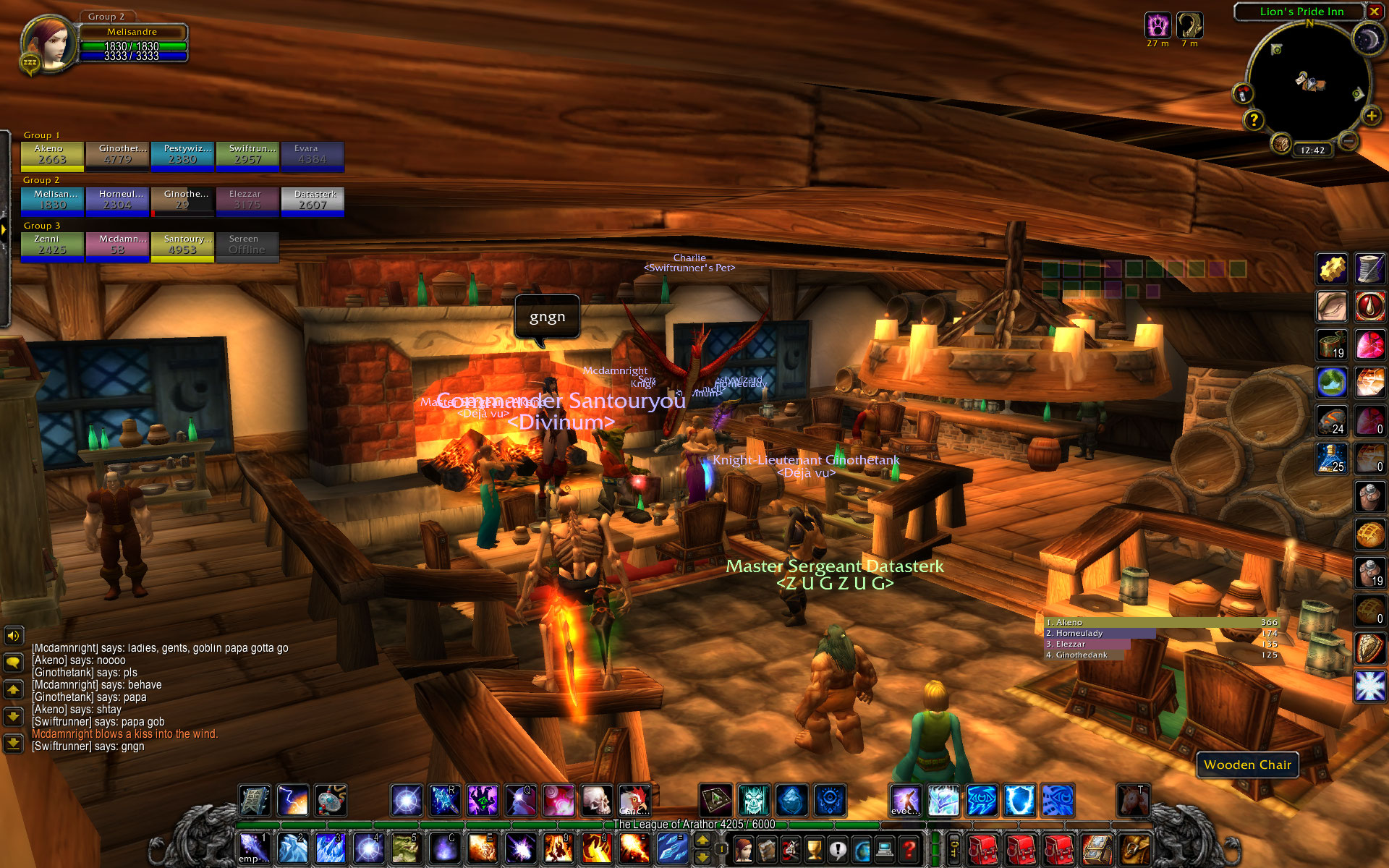Select Melisandre's player portrait

pyautogui.click(x=48, y=43)
